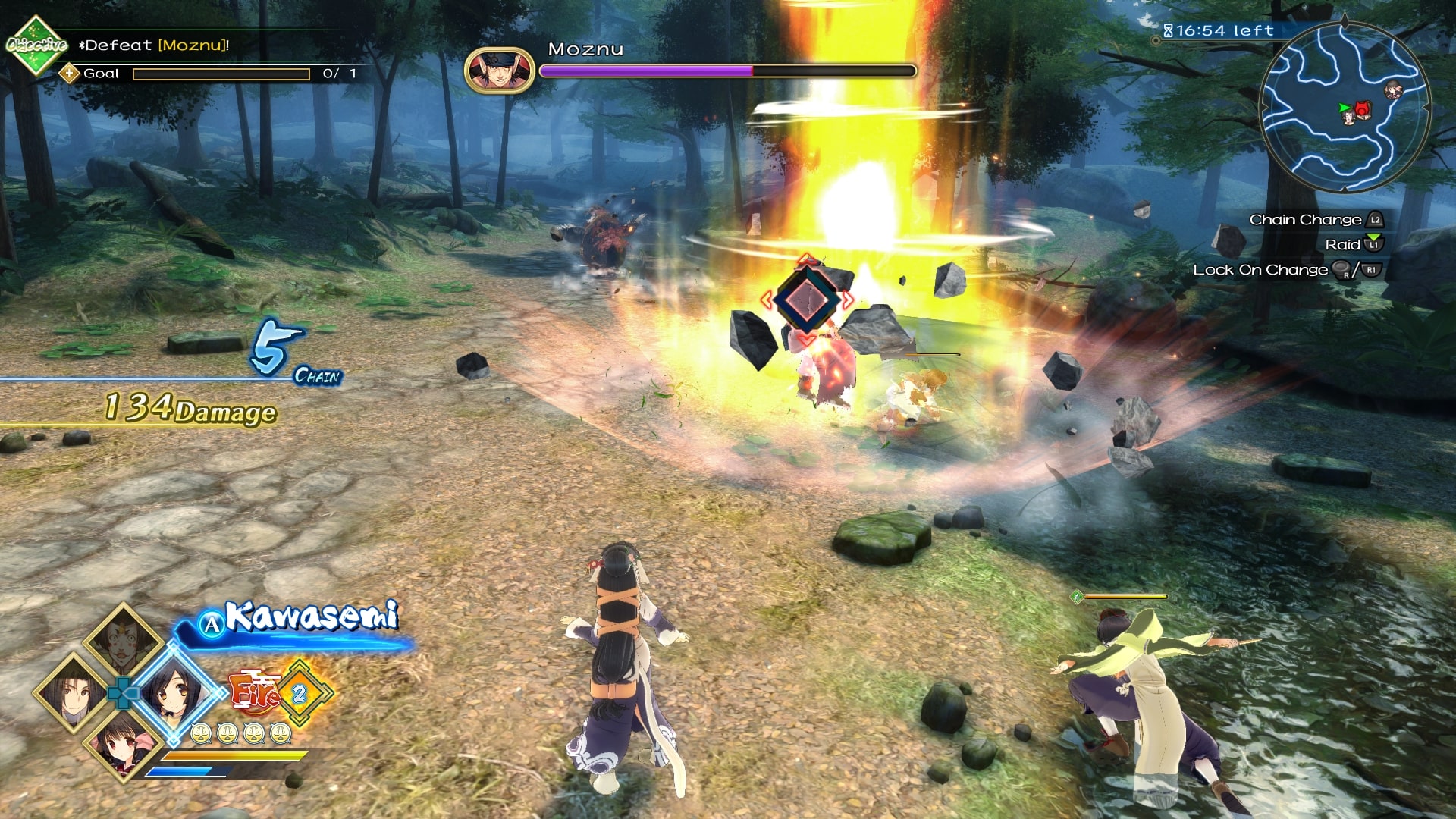The image size is (1456, 819).
Task: Choose the pink-ribbon girl party portrait
Action: point(122,743)
